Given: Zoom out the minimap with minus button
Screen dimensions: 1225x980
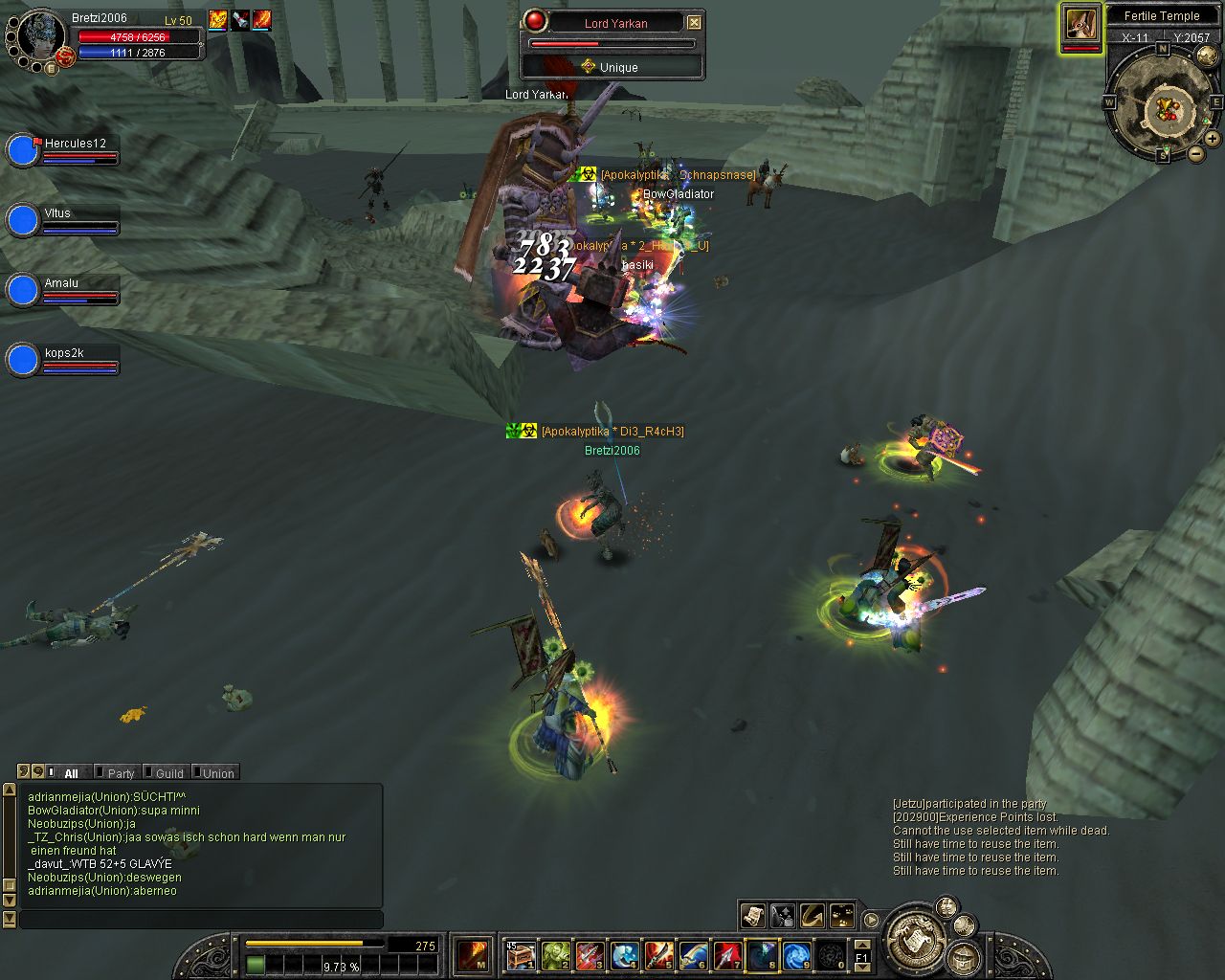Looking at the screenshot, I should (1196, 153).
